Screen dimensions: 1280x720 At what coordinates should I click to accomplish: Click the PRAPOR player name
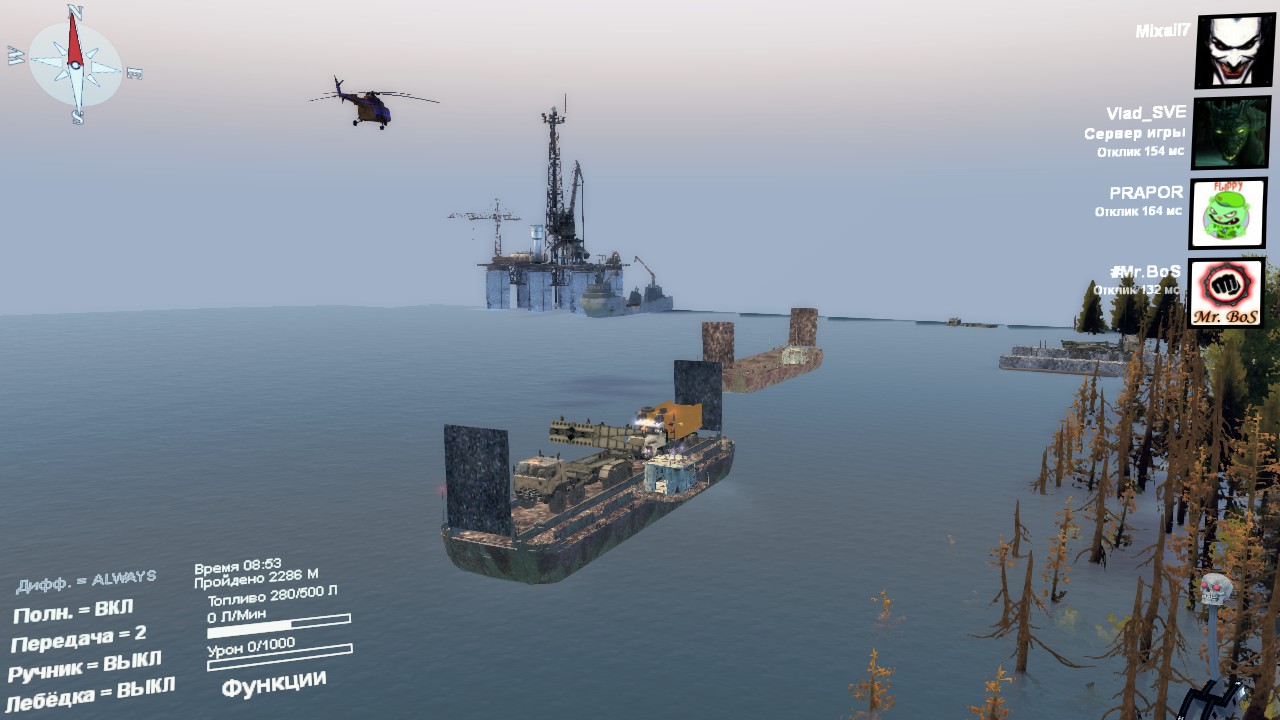point(1146,192)
